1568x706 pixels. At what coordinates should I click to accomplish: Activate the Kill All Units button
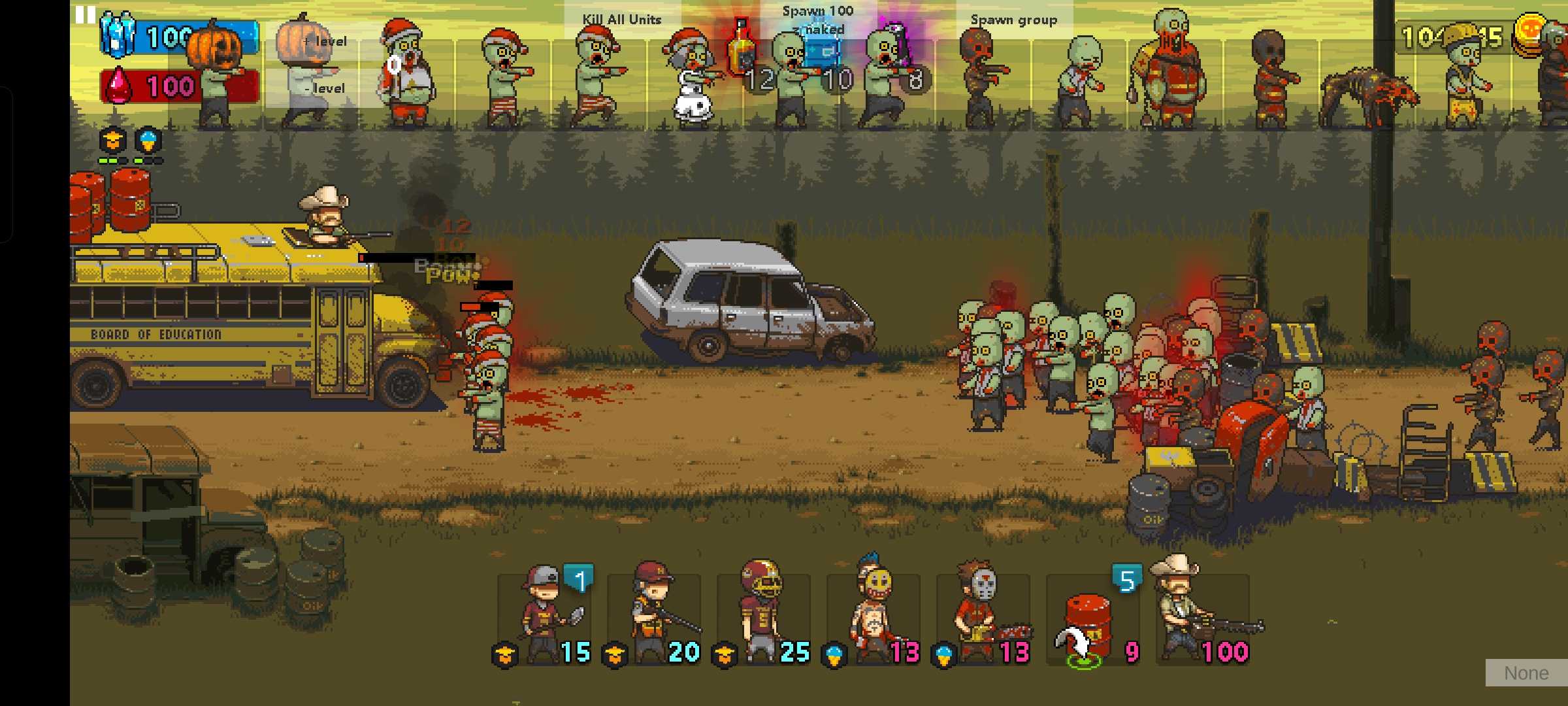click(622, 20)
